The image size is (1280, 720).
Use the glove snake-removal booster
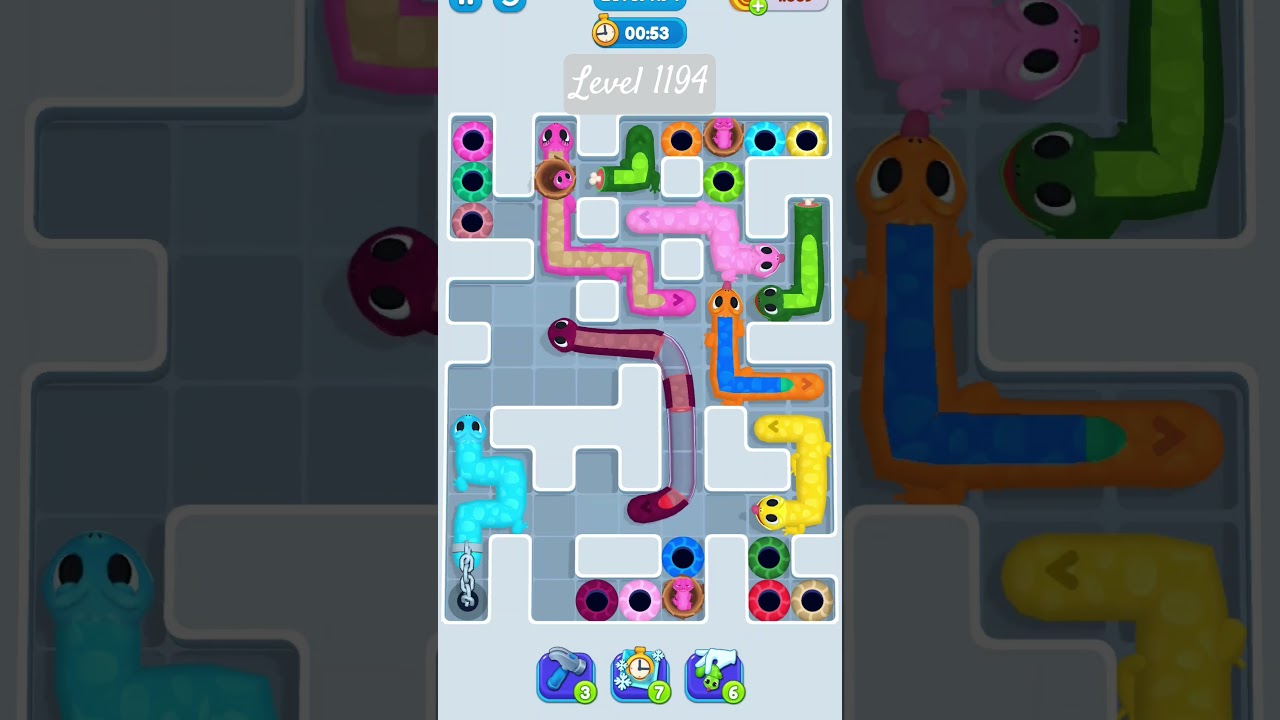pyautogui.click(x=714, y=675)
